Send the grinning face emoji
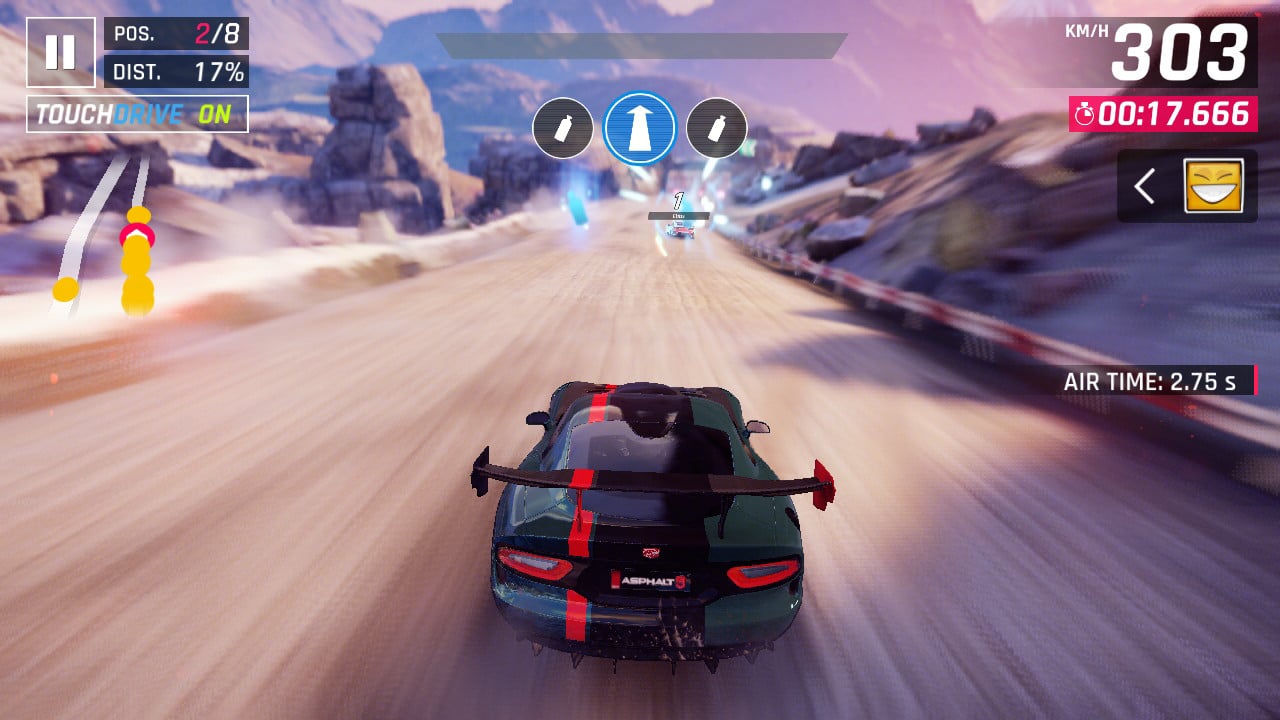The height and width of the screenshot is (720, 1280). [x=1213, y=186]
